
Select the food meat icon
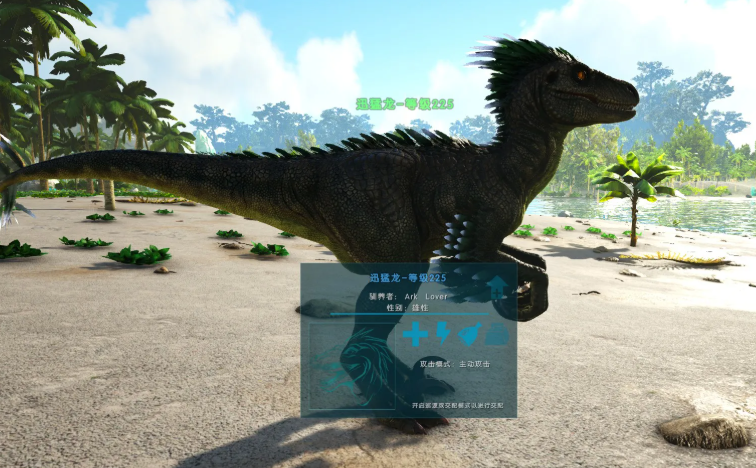coord(470,334)
